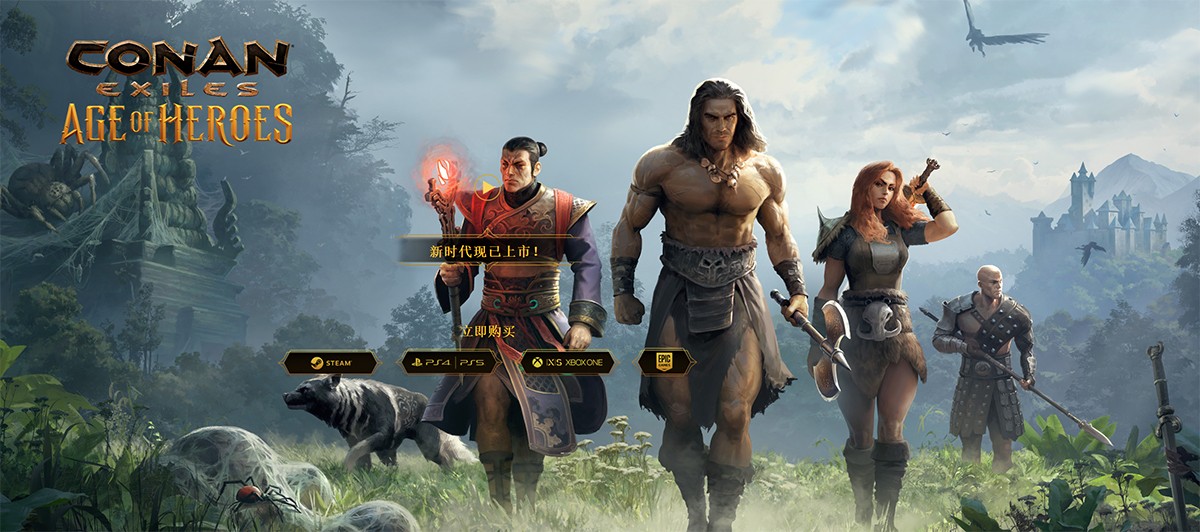Select the Xbox X|S Xbox One button
The image size is (1200, 532).
click(x=567, y=362)
